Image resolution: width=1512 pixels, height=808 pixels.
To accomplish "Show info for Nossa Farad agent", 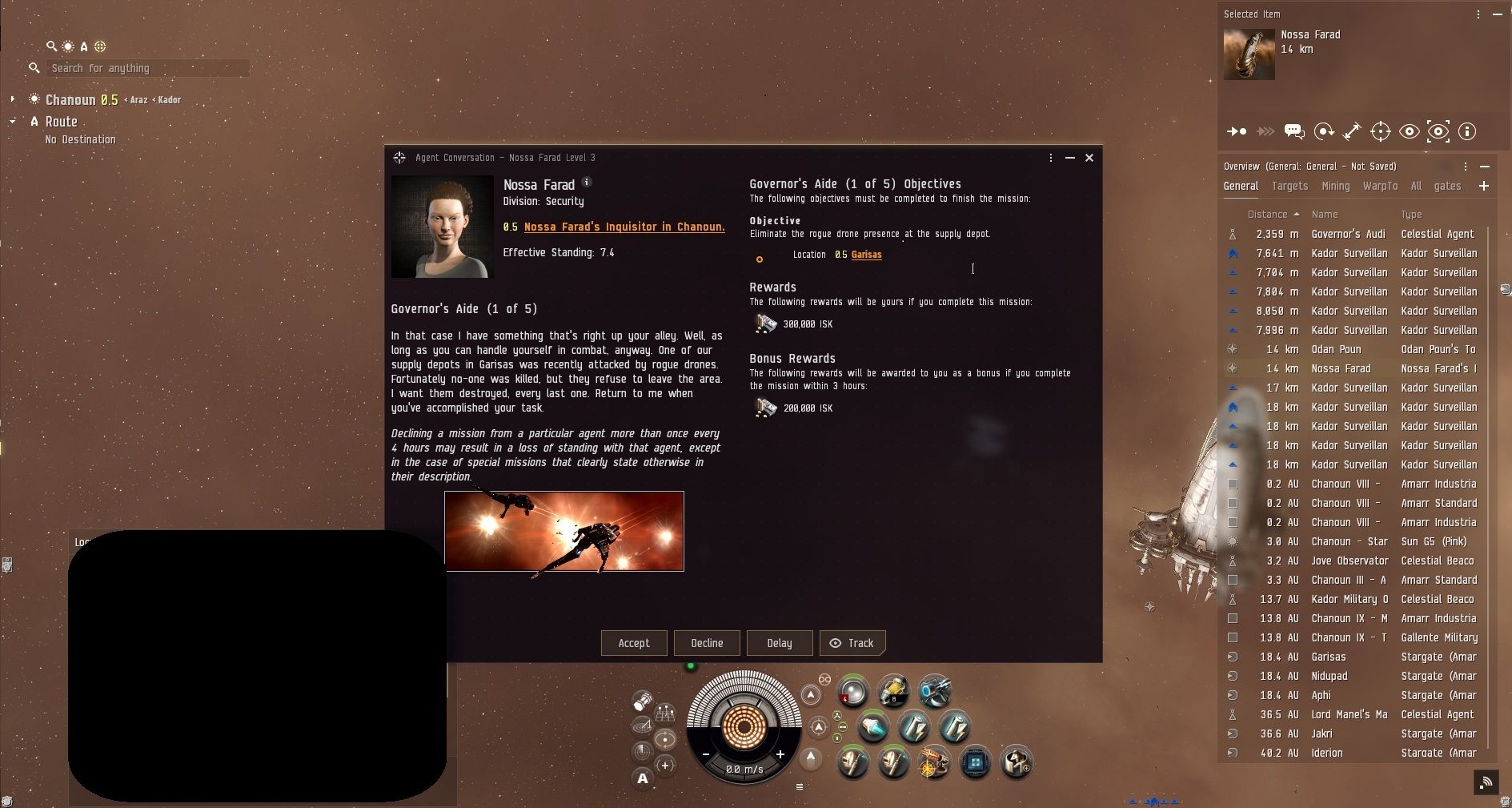I will 587,183.
